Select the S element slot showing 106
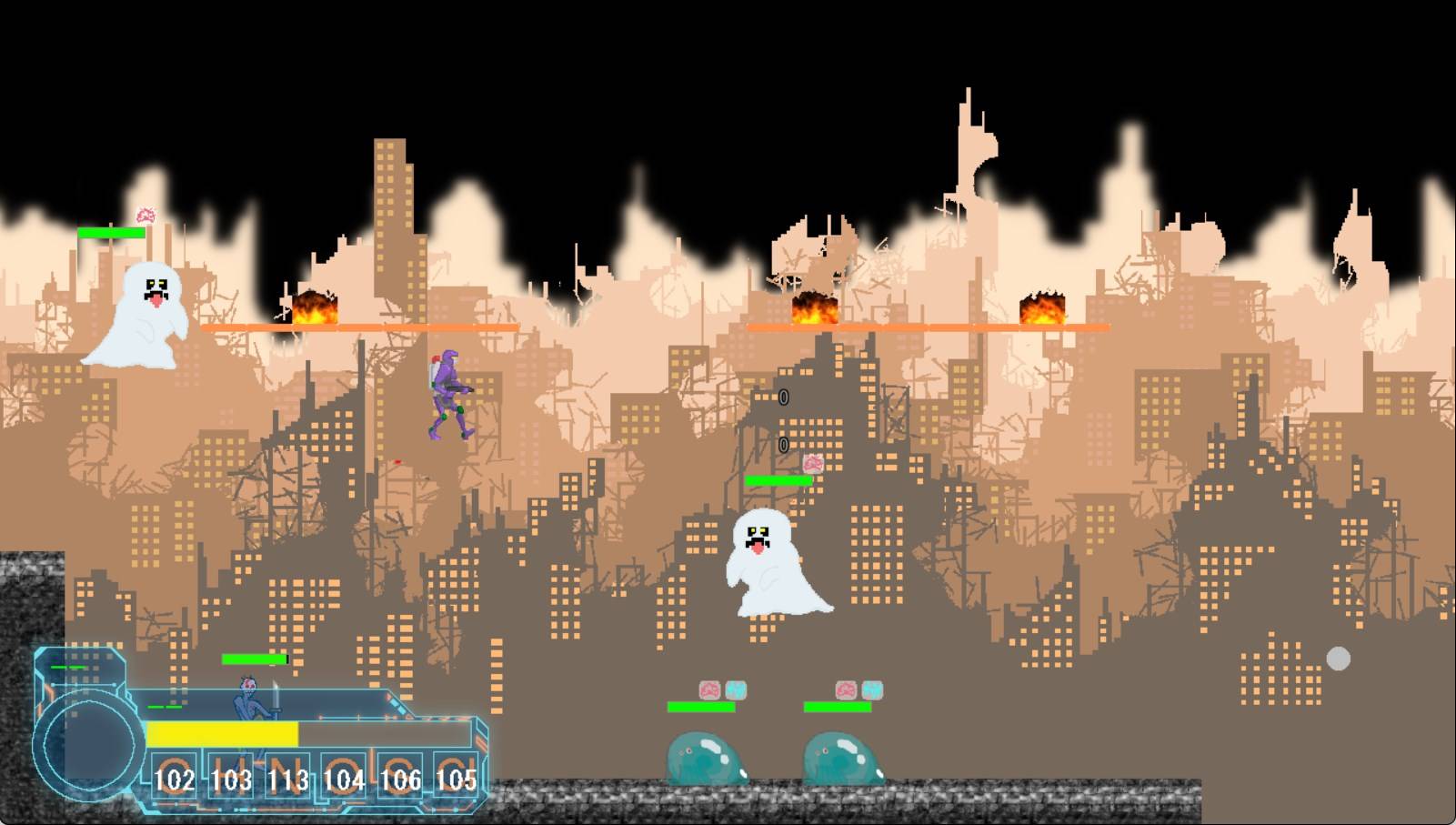Screen dimensions: 1456x825 399,776
